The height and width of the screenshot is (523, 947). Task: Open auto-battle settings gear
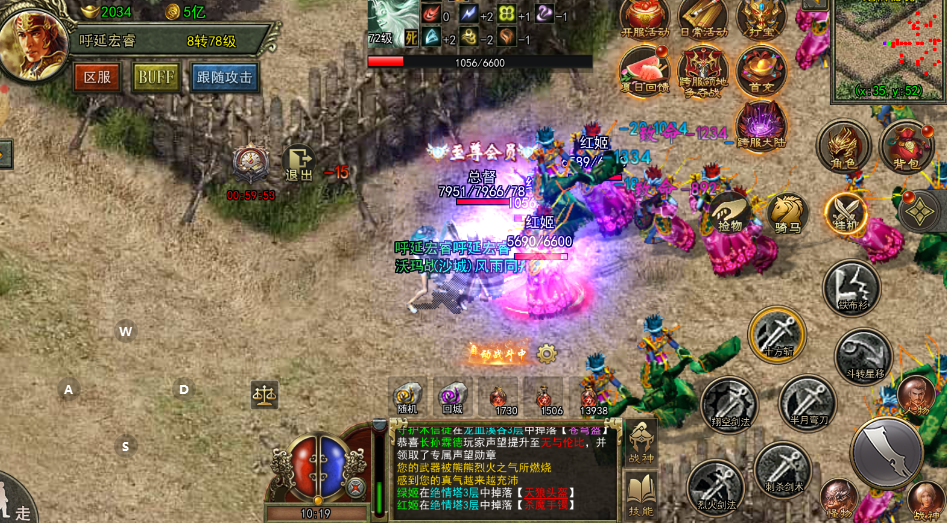coord(546,353)
